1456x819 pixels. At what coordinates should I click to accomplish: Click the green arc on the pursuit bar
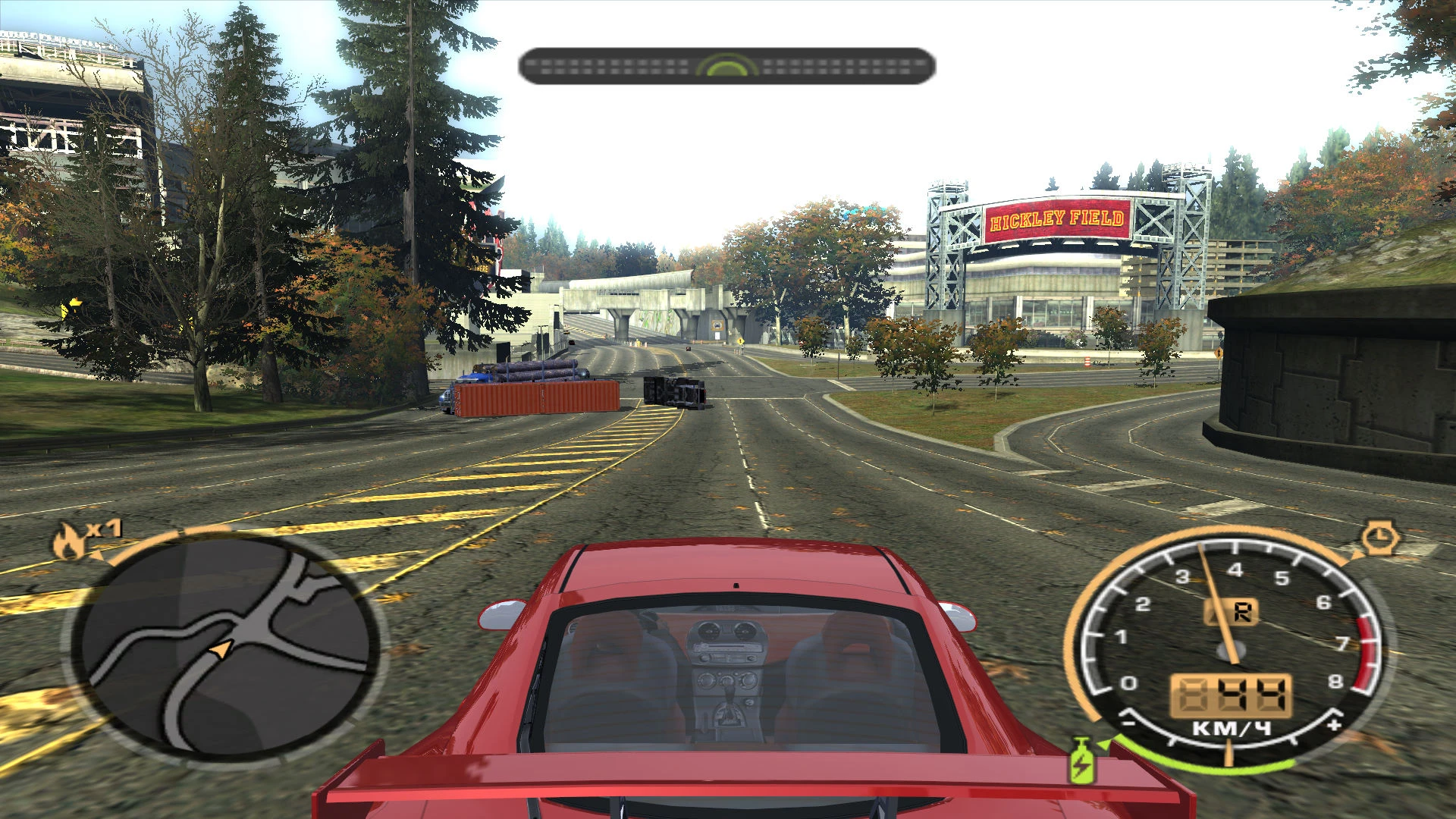tap(725, 67)
